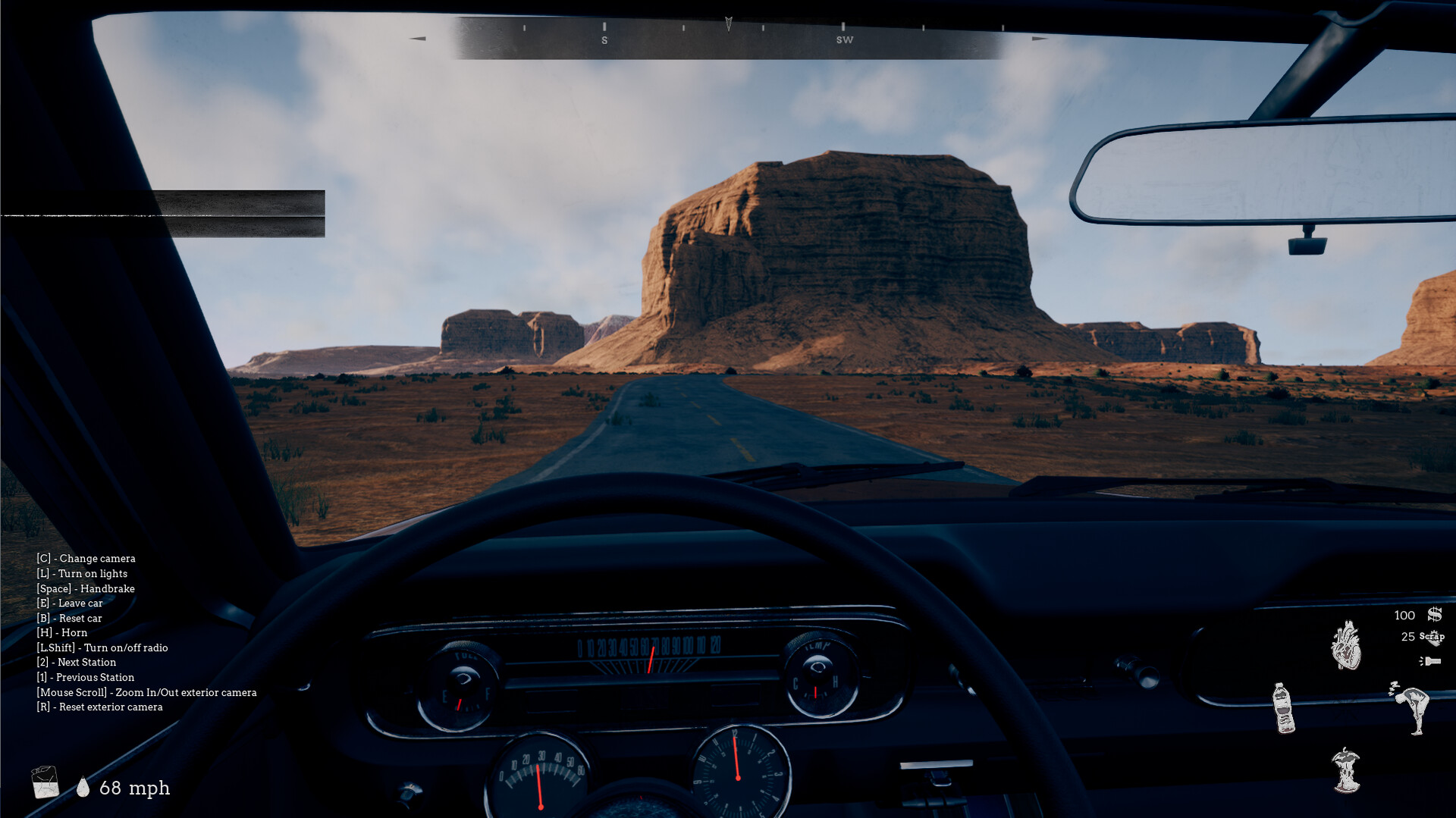Viewport: 1456px width, 818px height.
Task: Select the [1] Previous Station entry
Action: tap(86, 677)
